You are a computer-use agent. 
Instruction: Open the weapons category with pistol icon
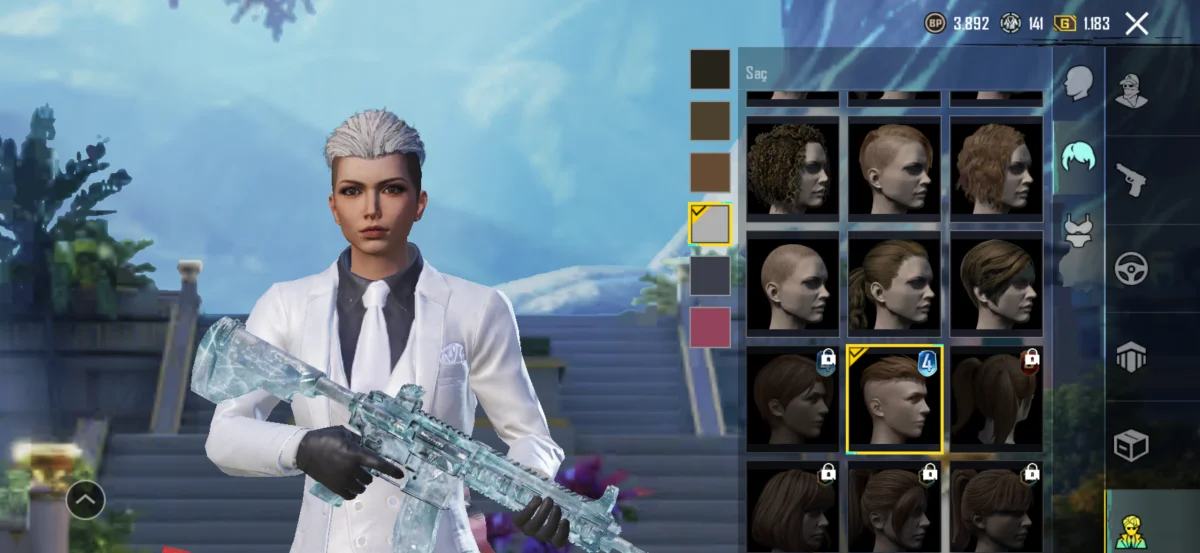coord(1132,180)
